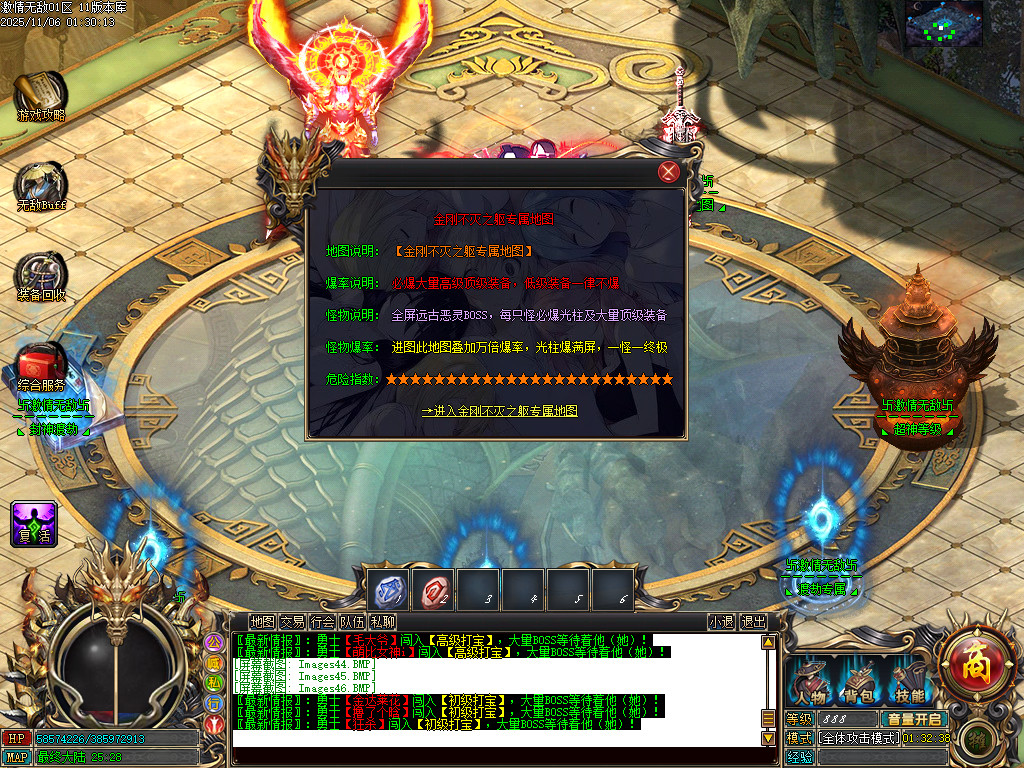Viewport: 1024px width, 768px height.
Task: Open the 人物 character panel
Action: coord(809,684)
